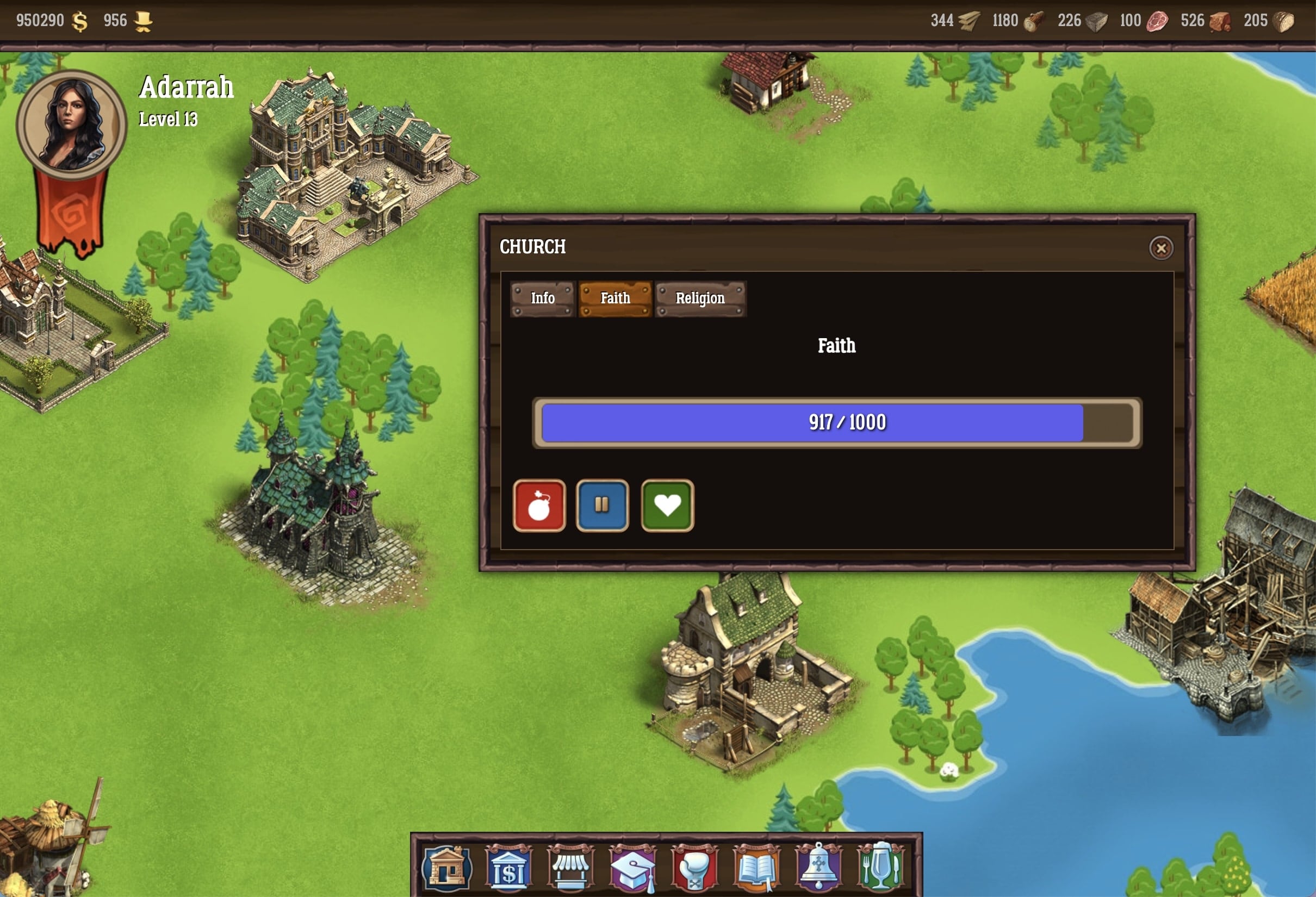The image size is (1316, 897).
Task: Select the market stall category
Action: coord(570,868)
